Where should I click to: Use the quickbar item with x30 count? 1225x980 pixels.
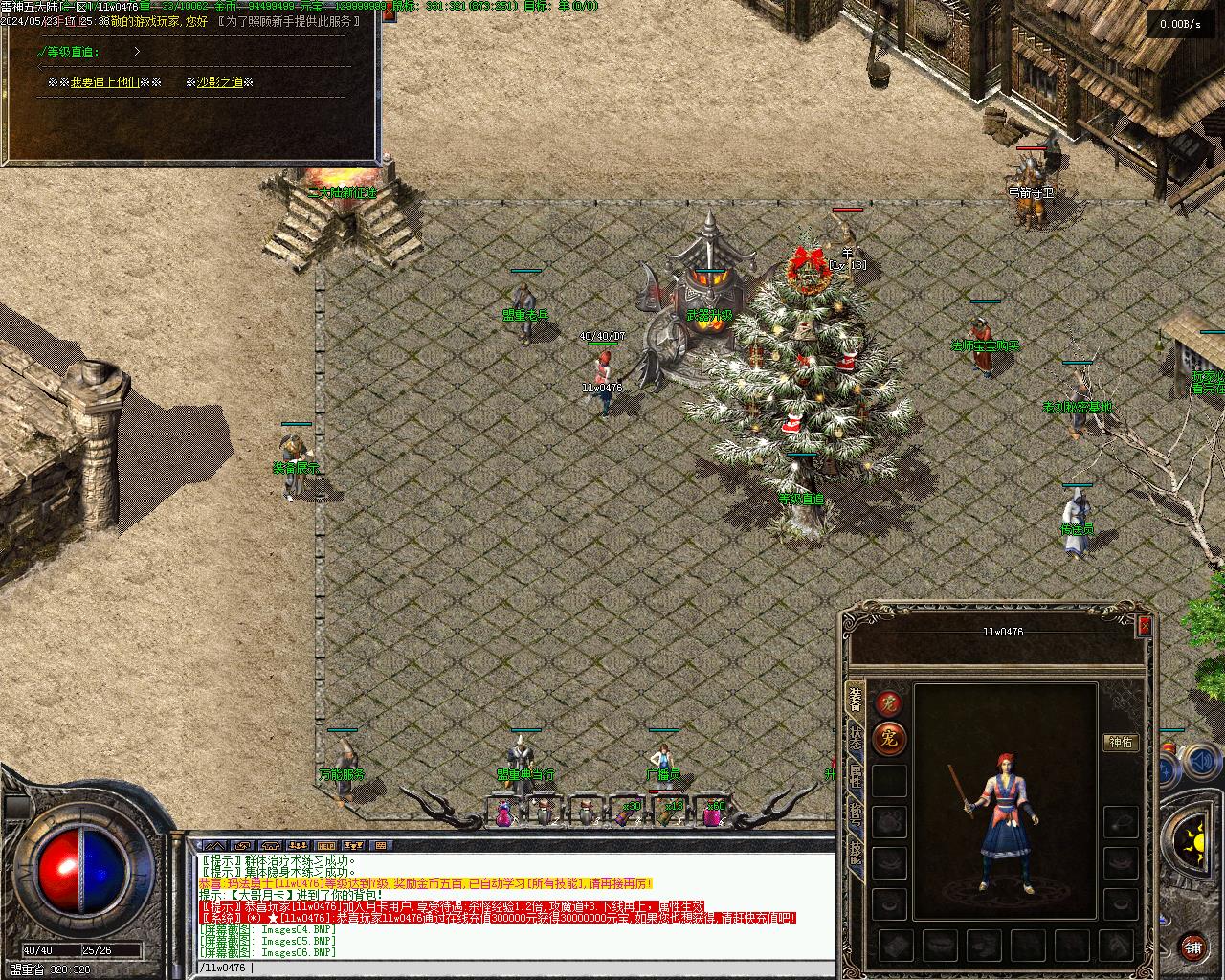[624, 813]
